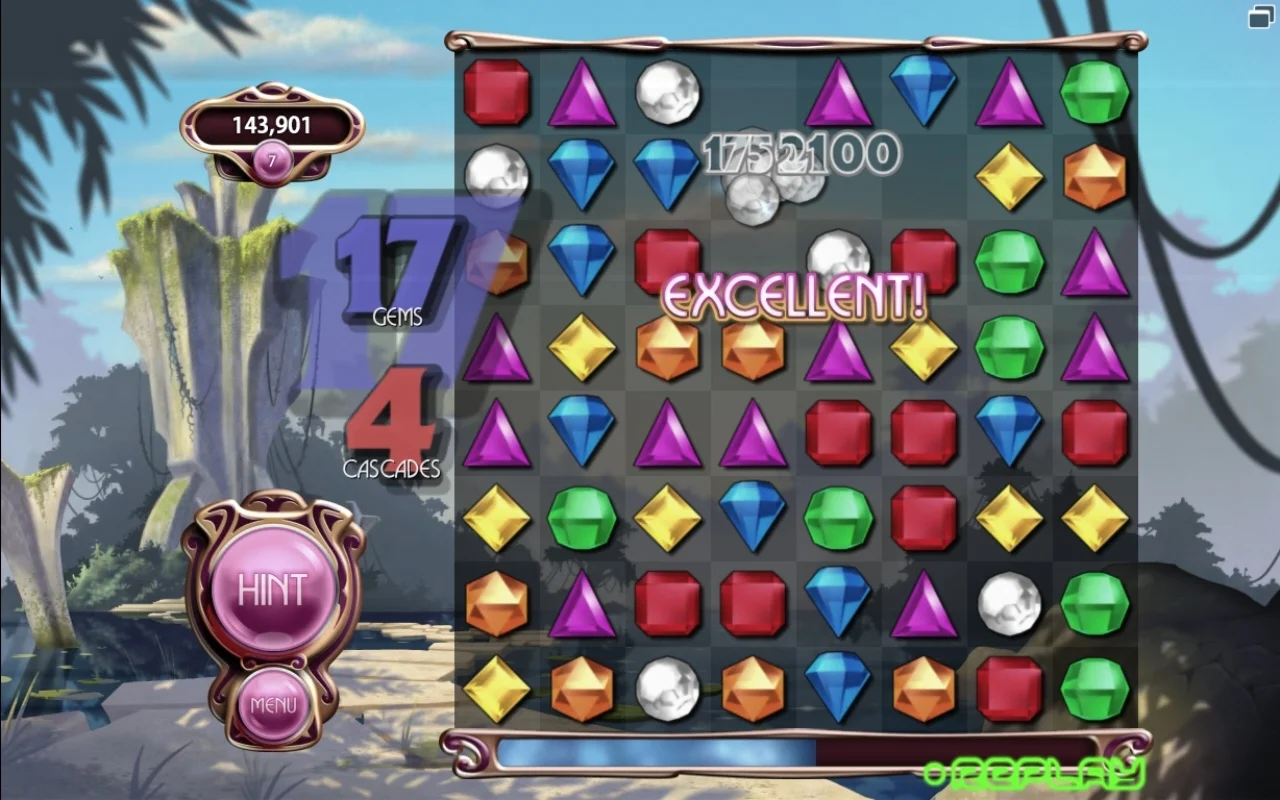The height and width of the screenshot is (800, 1280).
Task: Select the green gem in the bottom-right corner
Action: pyautogui.click(x=1094, y=689)
